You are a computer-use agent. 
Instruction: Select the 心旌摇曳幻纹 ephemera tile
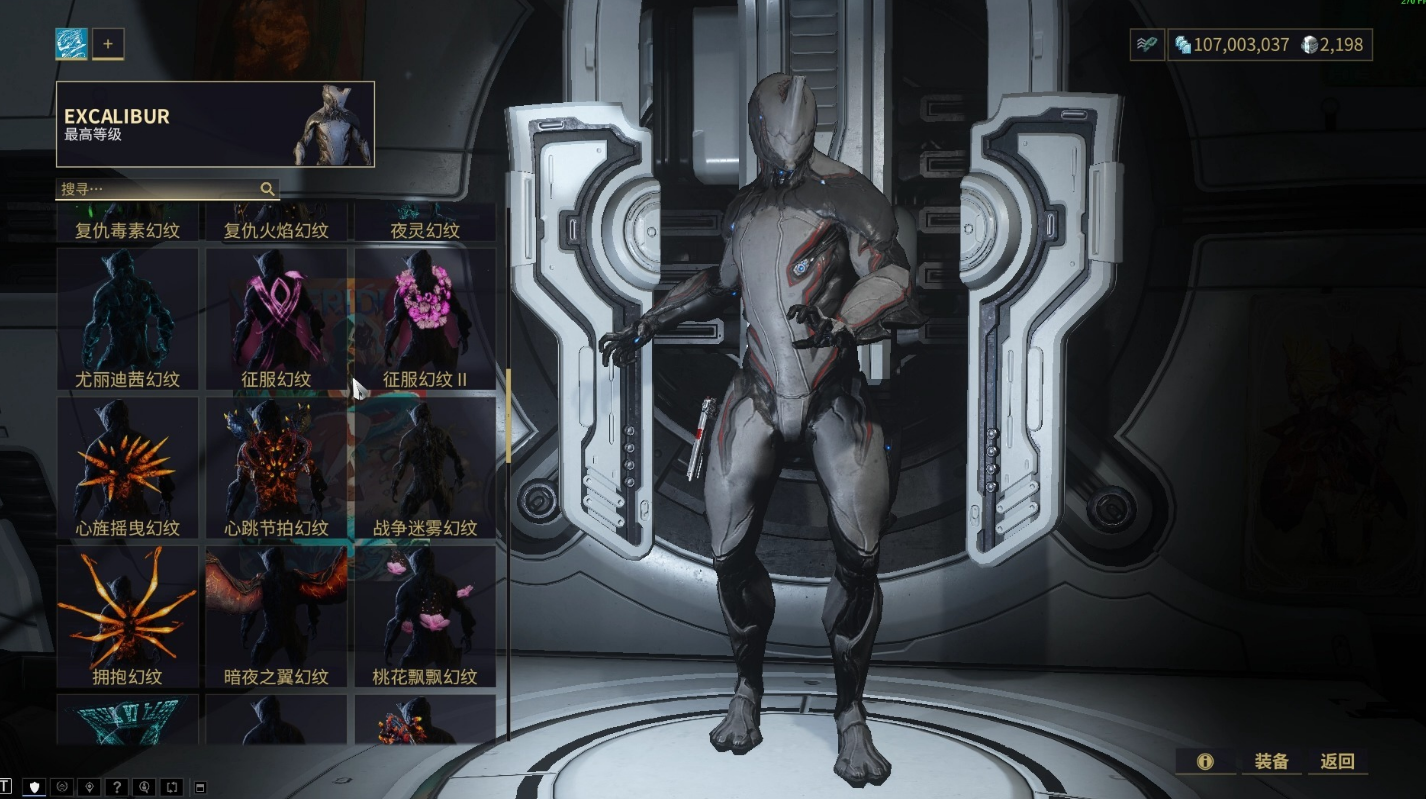[128, 467]
